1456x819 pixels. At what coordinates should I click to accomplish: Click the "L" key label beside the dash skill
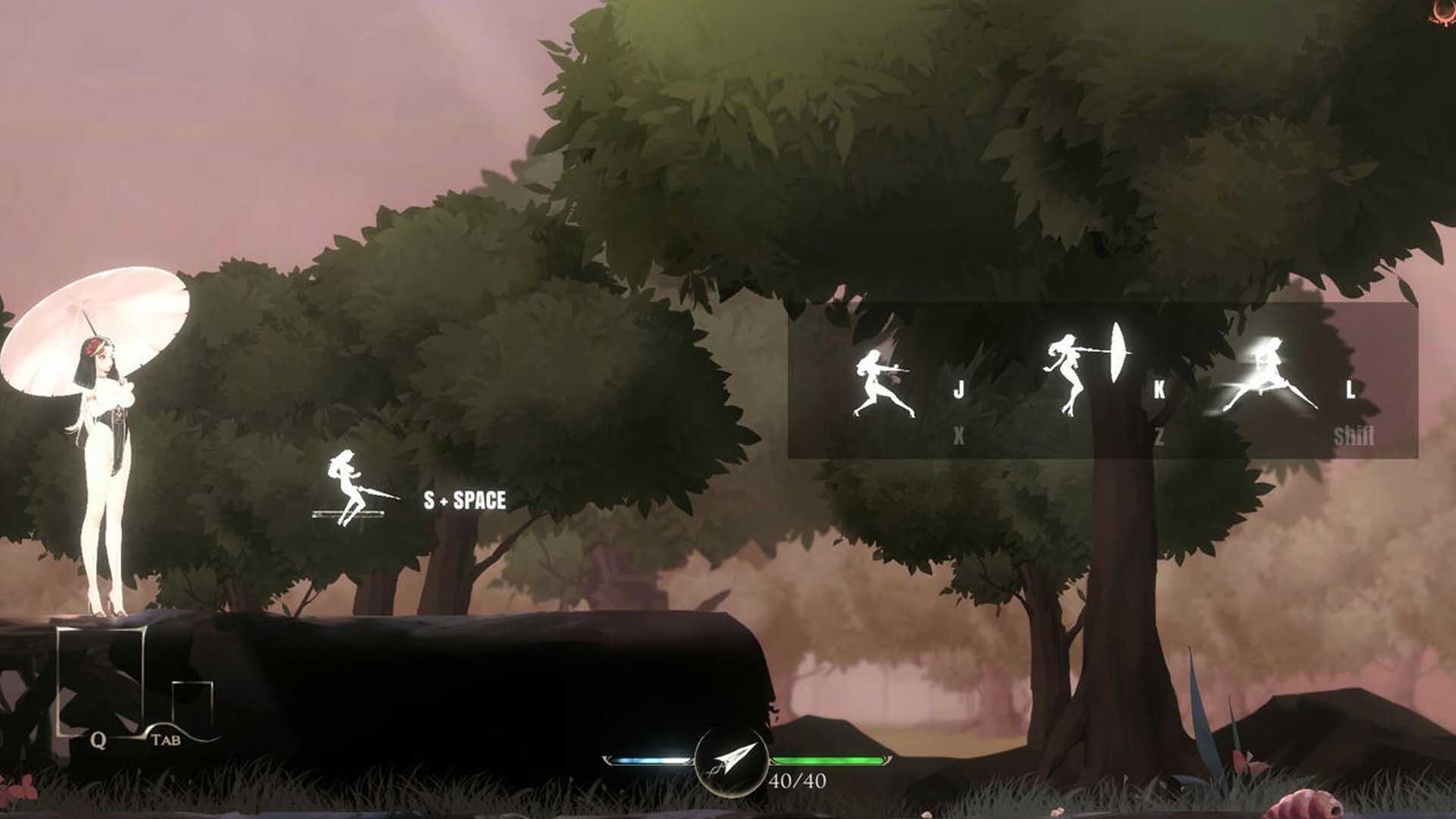click(1351, 391)
